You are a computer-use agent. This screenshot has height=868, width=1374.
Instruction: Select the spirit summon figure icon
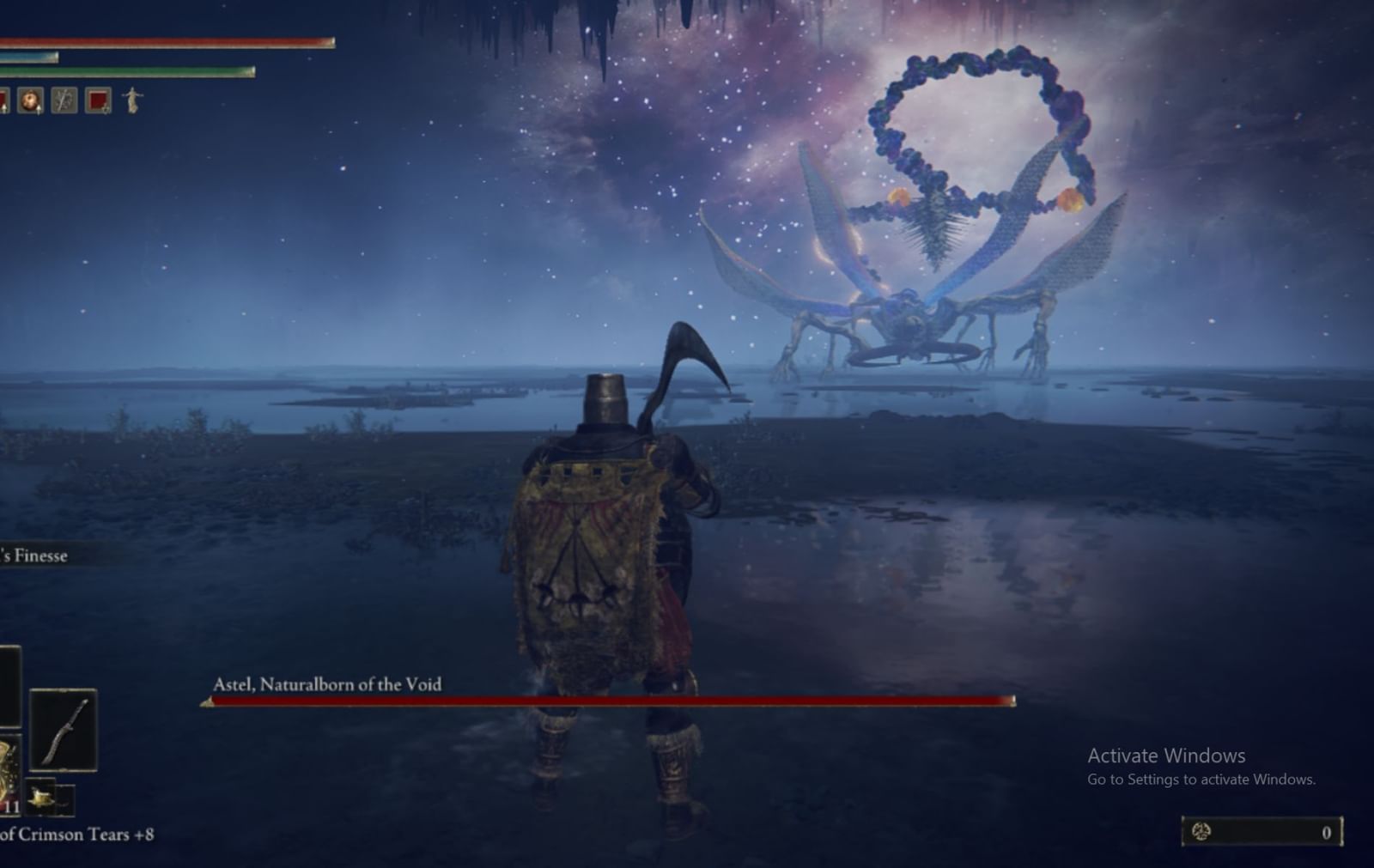132,100
